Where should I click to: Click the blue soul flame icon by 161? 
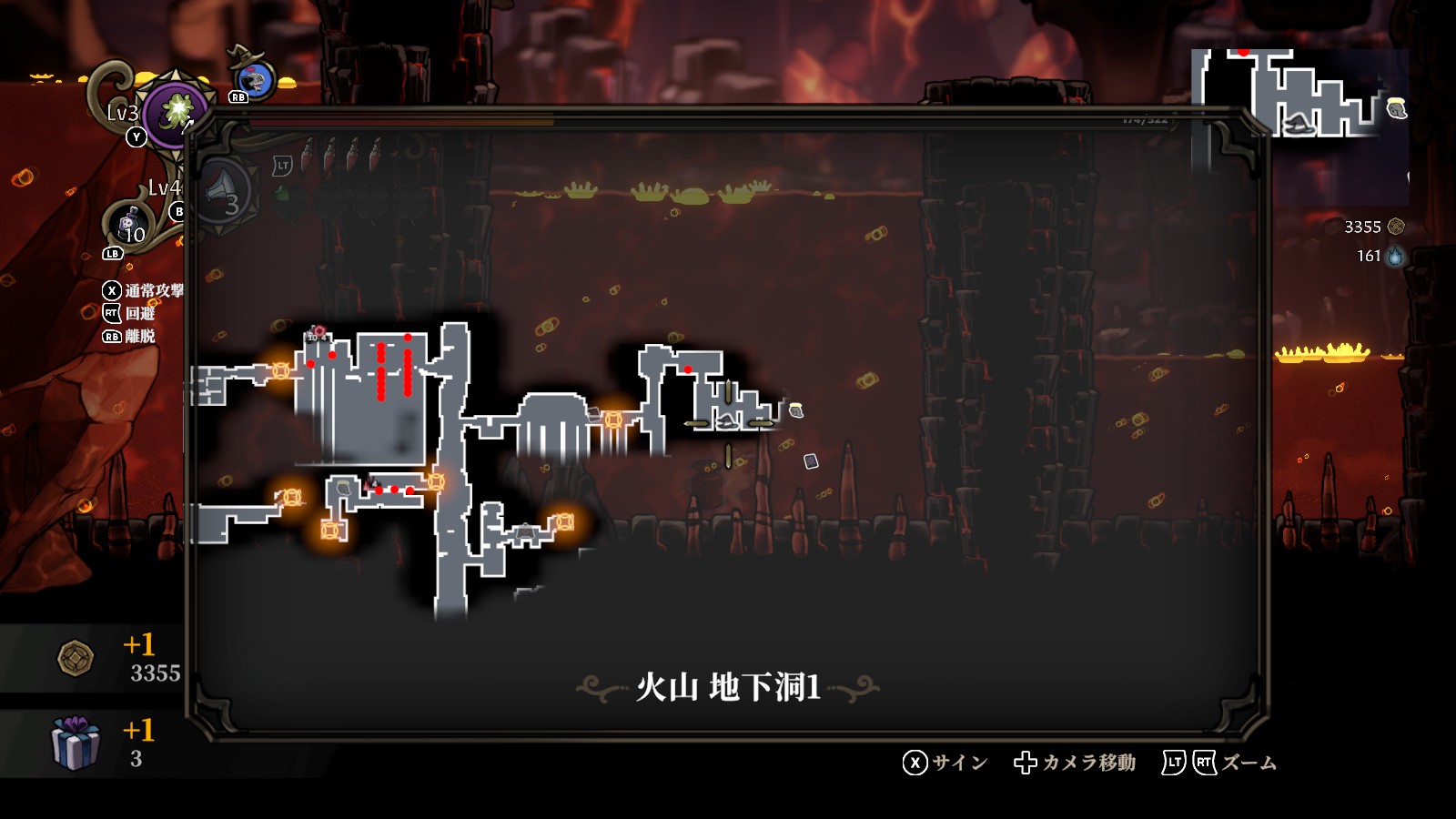pos(1395,257)
